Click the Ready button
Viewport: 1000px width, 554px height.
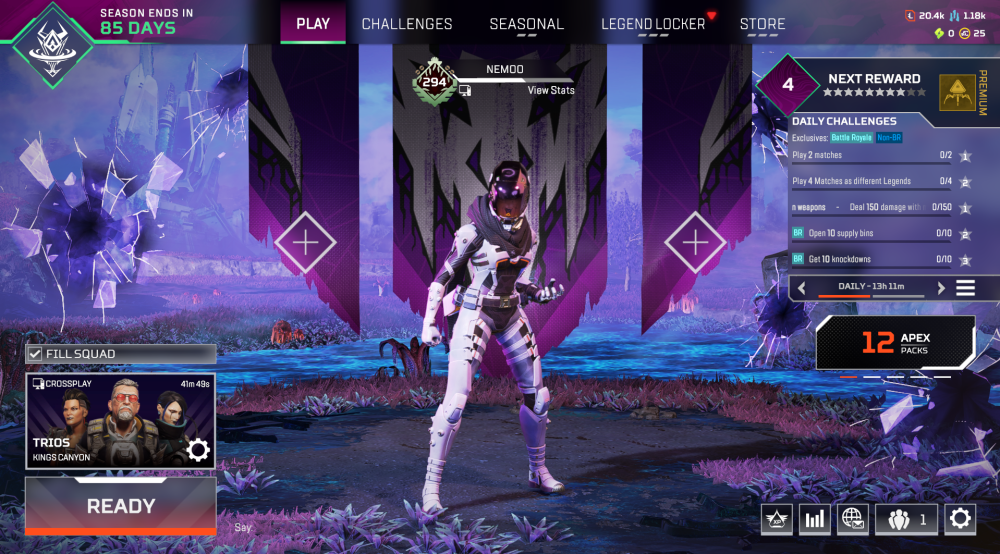click(121, 506)
